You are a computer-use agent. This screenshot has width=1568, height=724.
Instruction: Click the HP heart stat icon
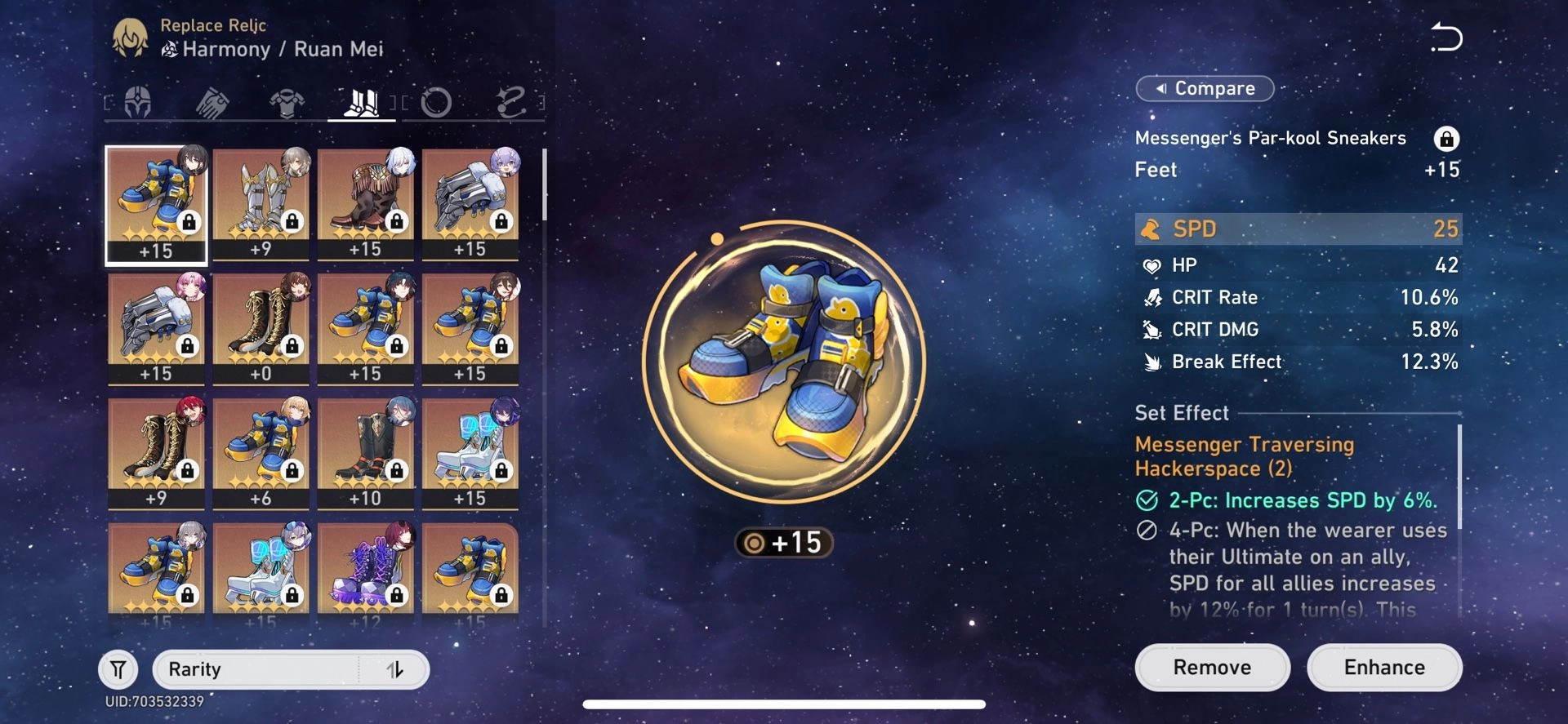(1153, 264)
